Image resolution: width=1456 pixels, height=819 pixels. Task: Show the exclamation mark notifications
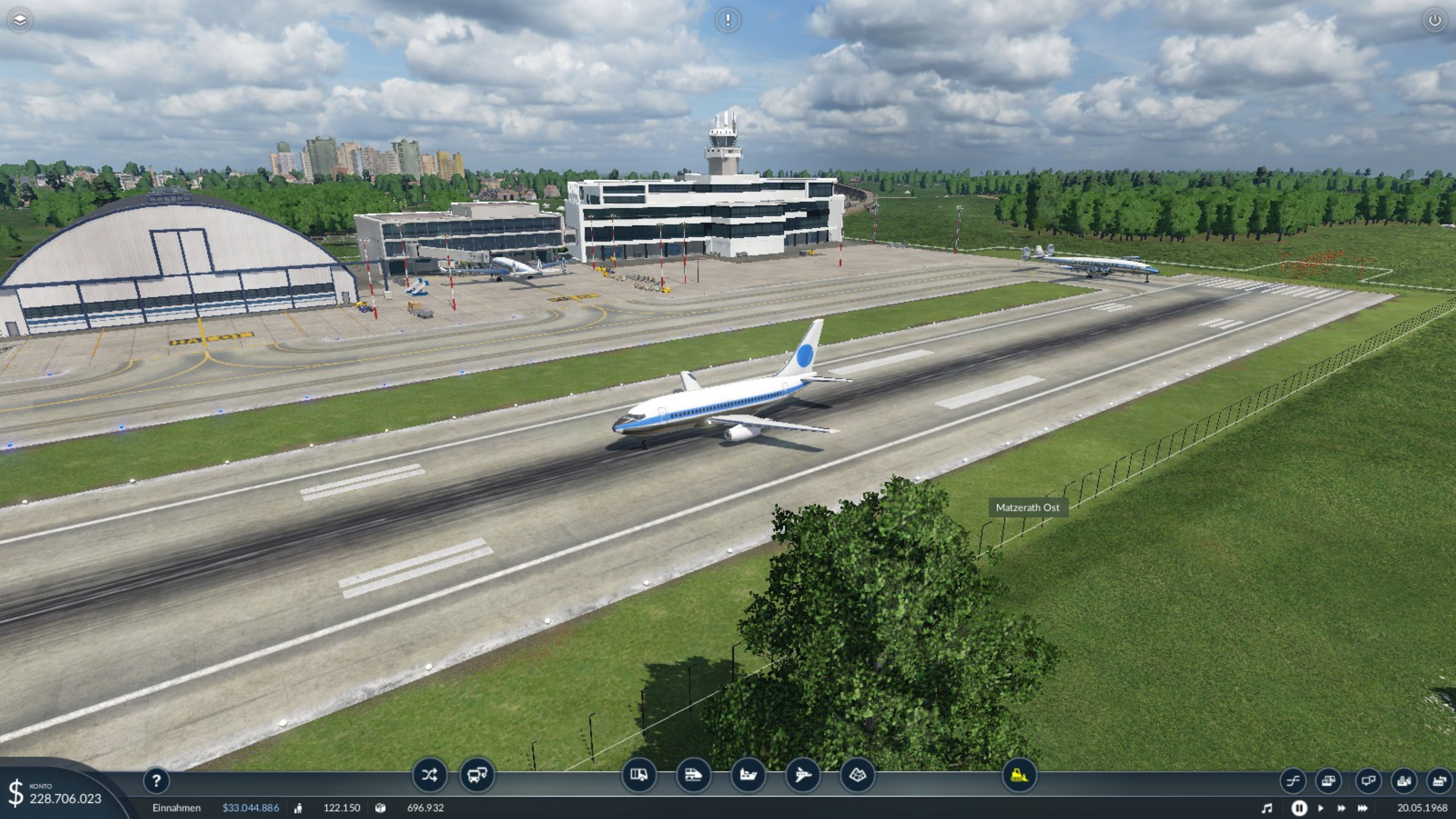coord(727,20)
